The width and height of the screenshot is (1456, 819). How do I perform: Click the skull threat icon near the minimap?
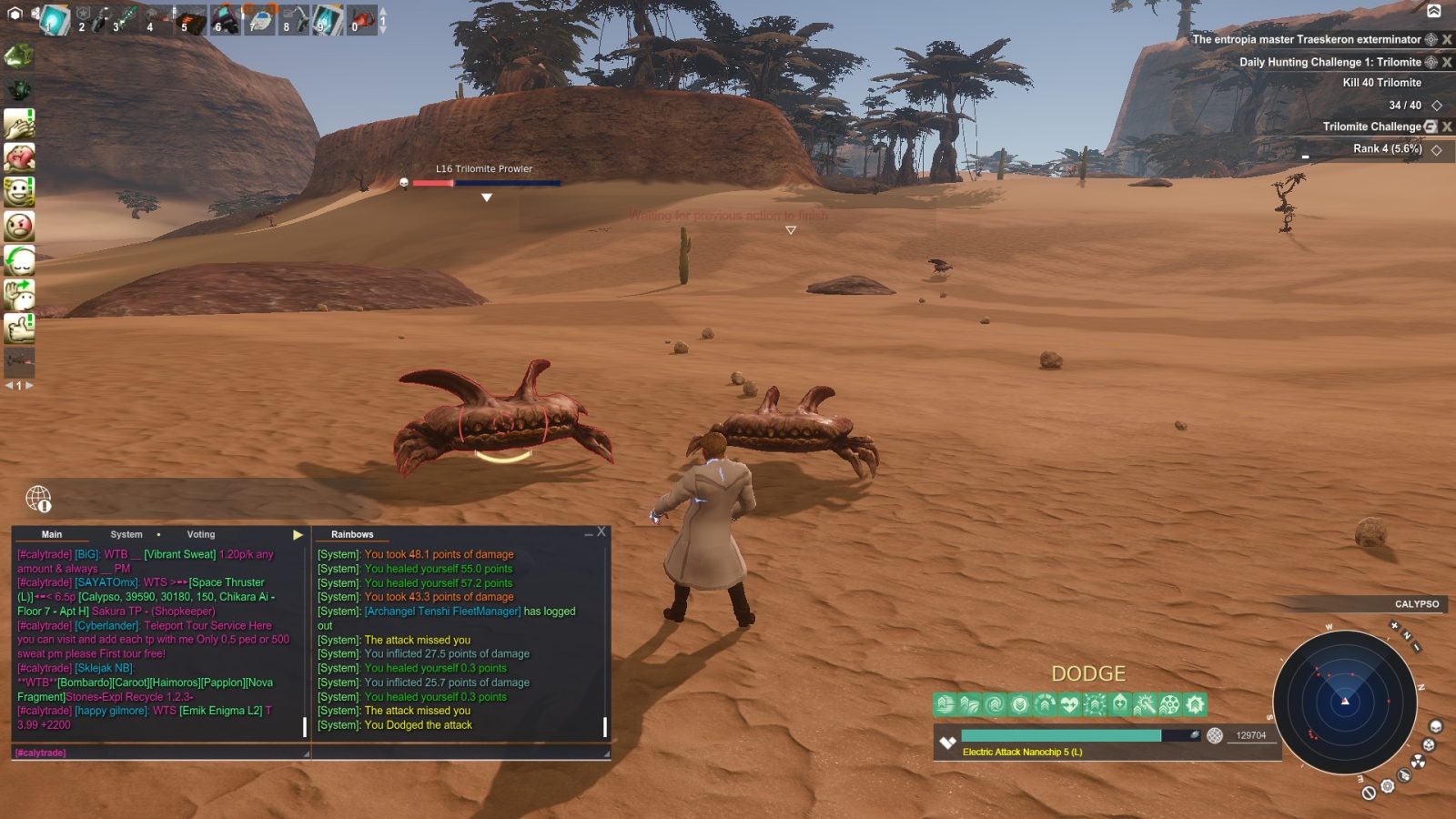coord(1436,728)
